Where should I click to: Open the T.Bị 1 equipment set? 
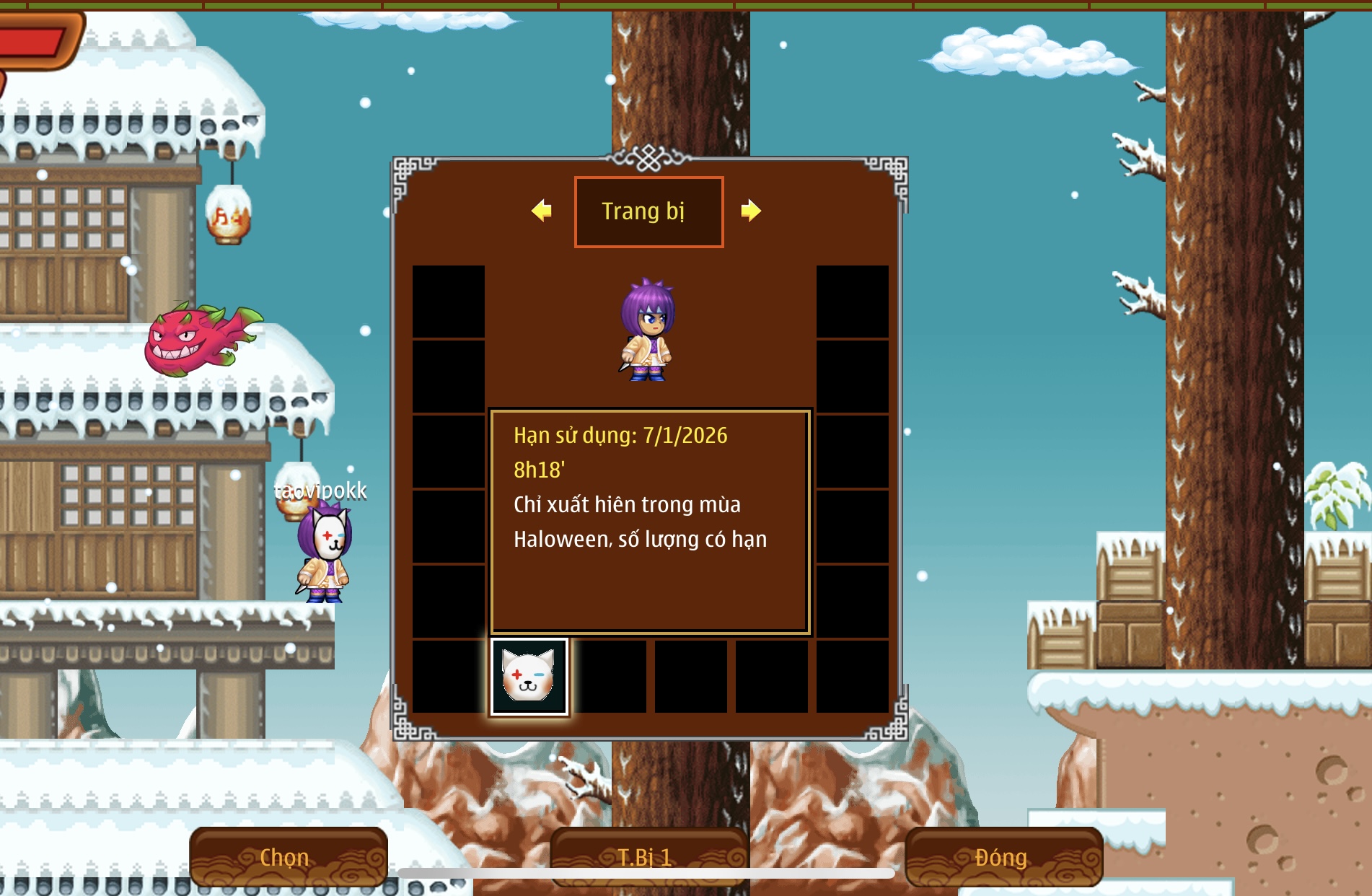tap(647, 856)
